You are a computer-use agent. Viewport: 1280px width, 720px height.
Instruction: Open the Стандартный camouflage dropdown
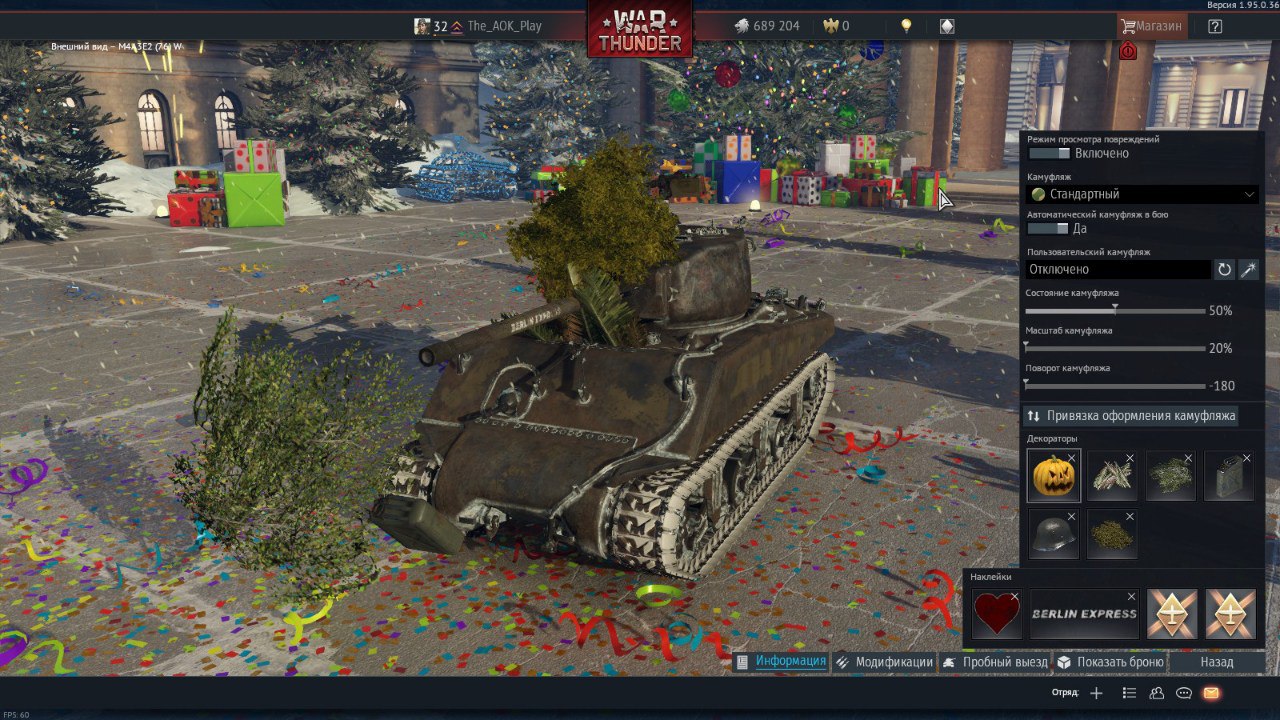pos(1142,194)
